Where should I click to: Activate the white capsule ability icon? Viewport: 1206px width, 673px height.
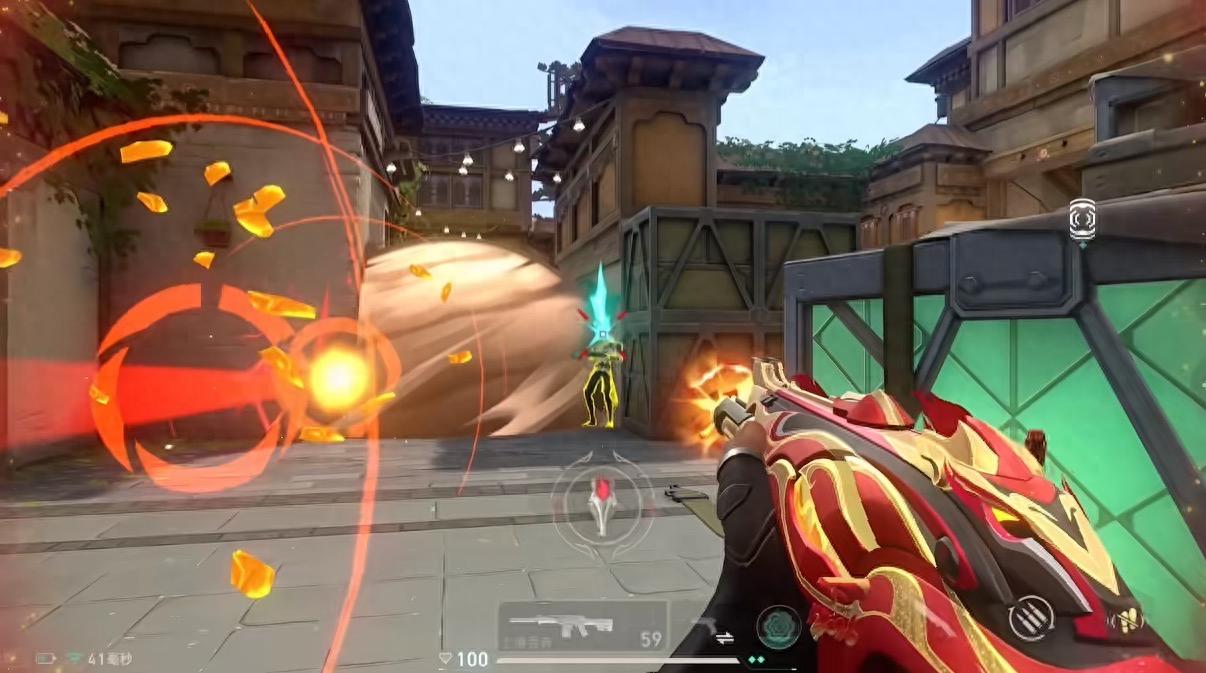(x=1082, y=219)
